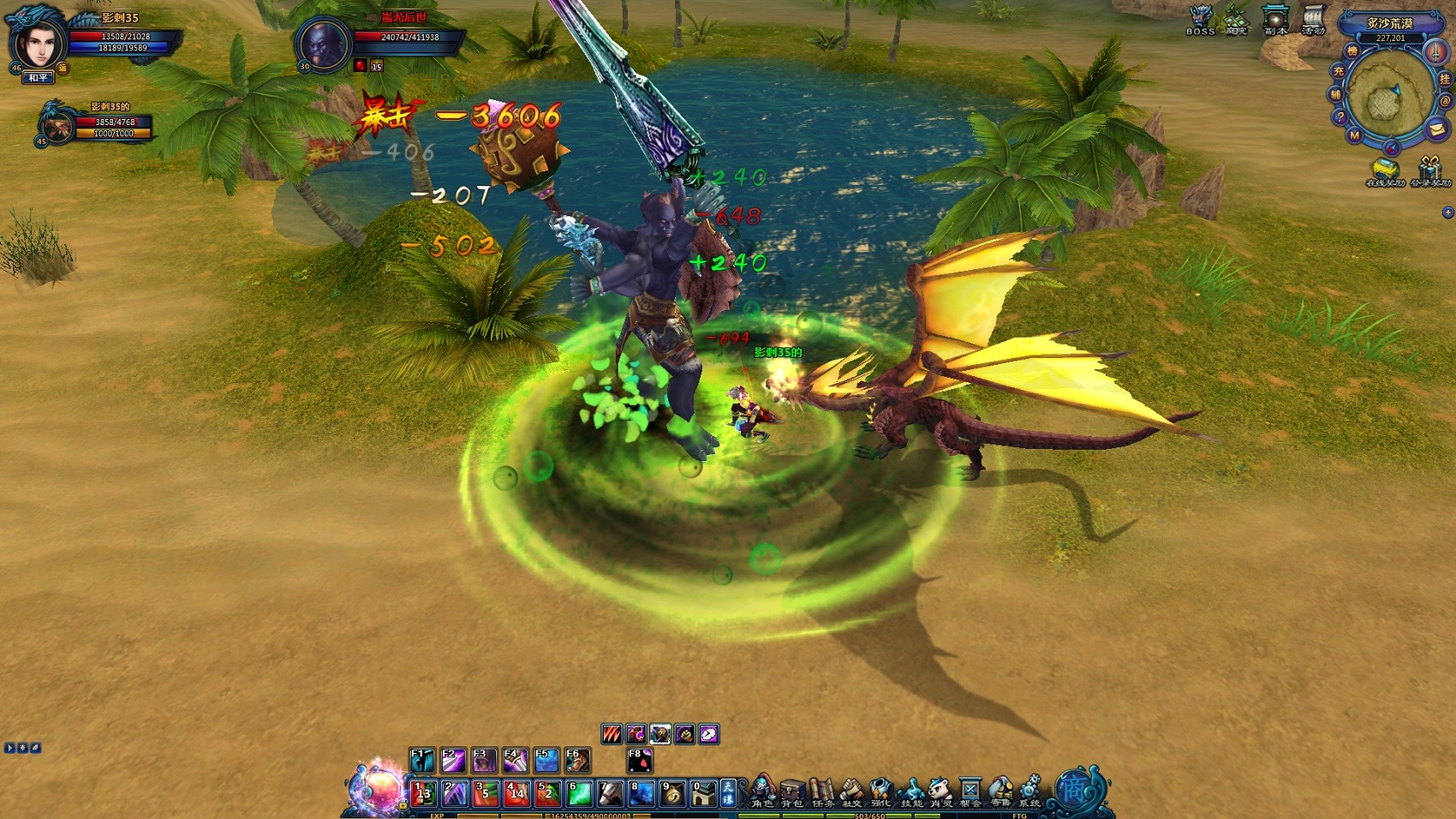Image resolution: width=1456 pixels, height=819 pixels.
Task: Open the 系统 system gear menu
Action: (1029, 792)
